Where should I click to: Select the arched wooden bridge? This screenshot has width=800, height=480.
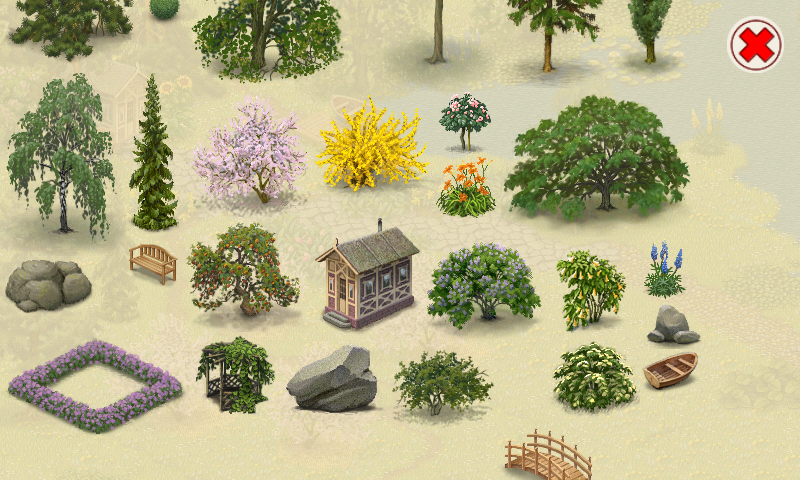click(x=548, y=457)
